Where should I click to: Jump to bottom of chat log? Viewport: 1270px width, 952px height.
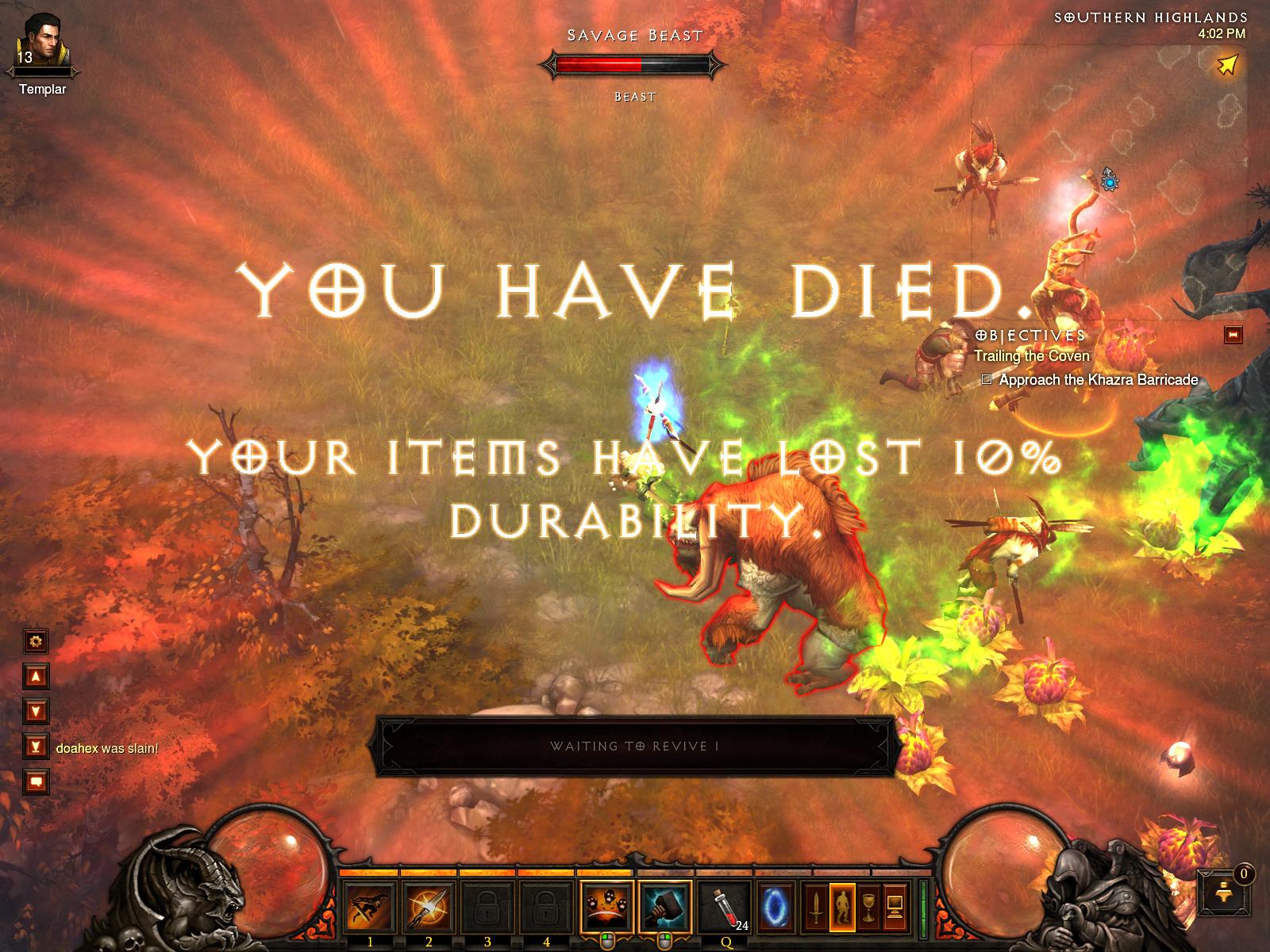click(37, 747)
